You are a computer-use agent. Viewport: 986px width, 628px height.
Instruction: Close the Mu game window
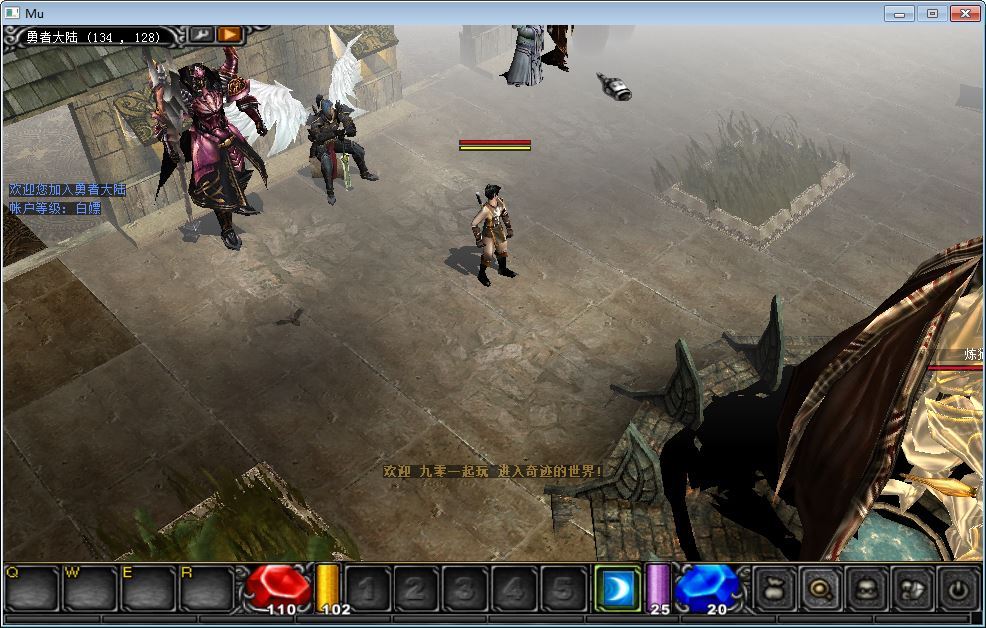click(964, 13)
